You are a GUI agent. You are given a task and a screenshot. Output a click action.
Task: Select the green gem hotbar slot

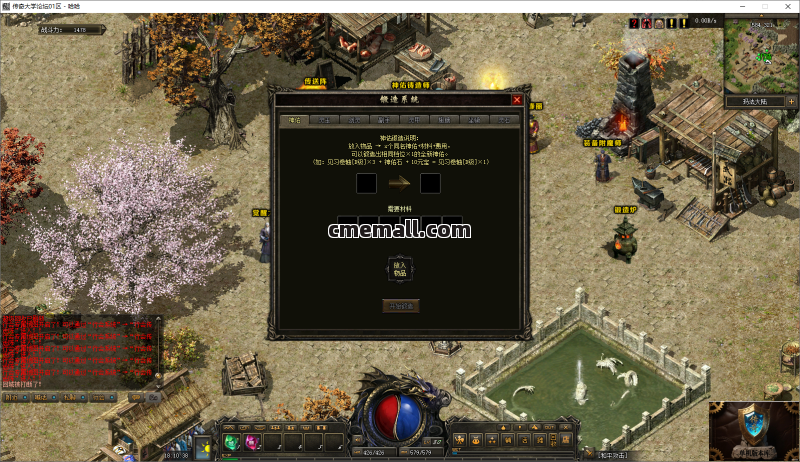pos(230,441)
